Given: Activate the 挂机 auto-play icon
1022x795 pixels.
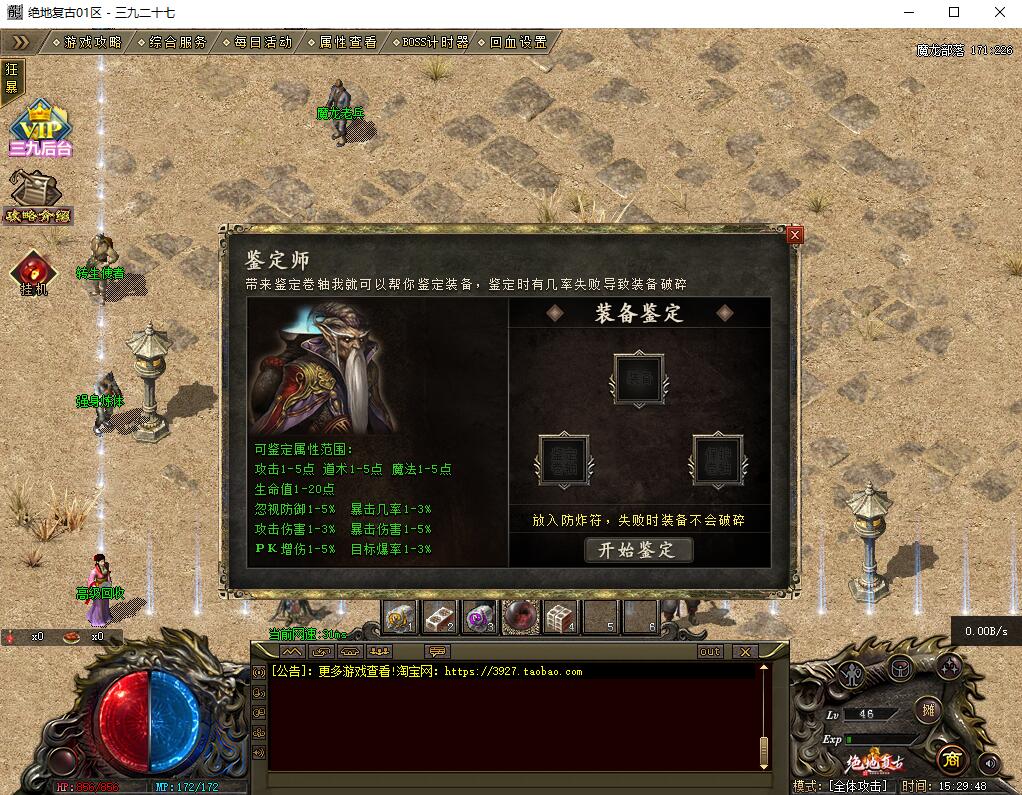Looking at the screenshot, I should point(35,274).
